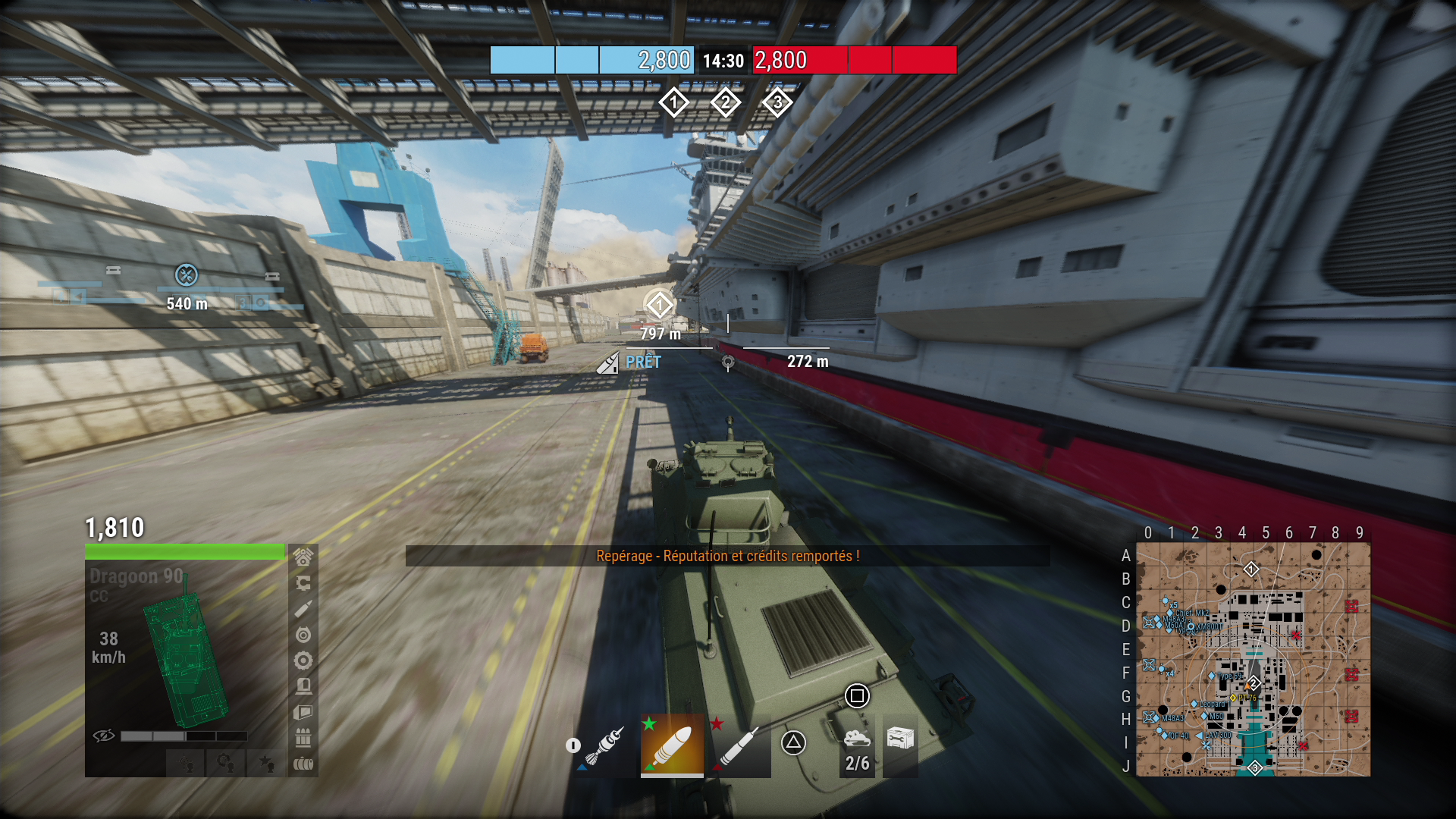Activate the smoke grenade consumable showing 2/6
This screenshot has height=819, width=1456.
click(x=857, y=745)
